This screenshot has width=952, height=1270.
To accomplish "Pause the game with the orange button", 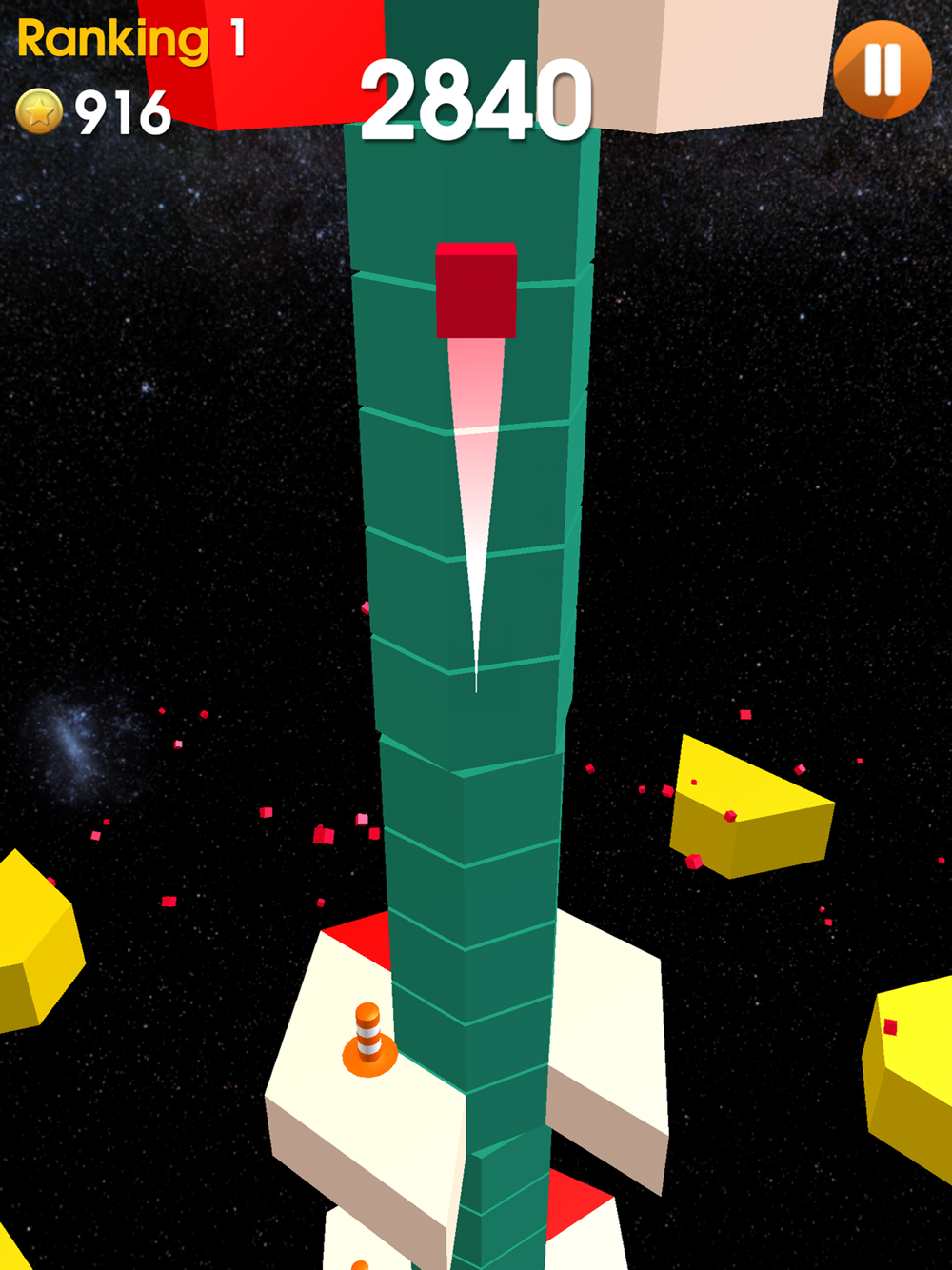I will pyautogui.click(x=882, y=69).
